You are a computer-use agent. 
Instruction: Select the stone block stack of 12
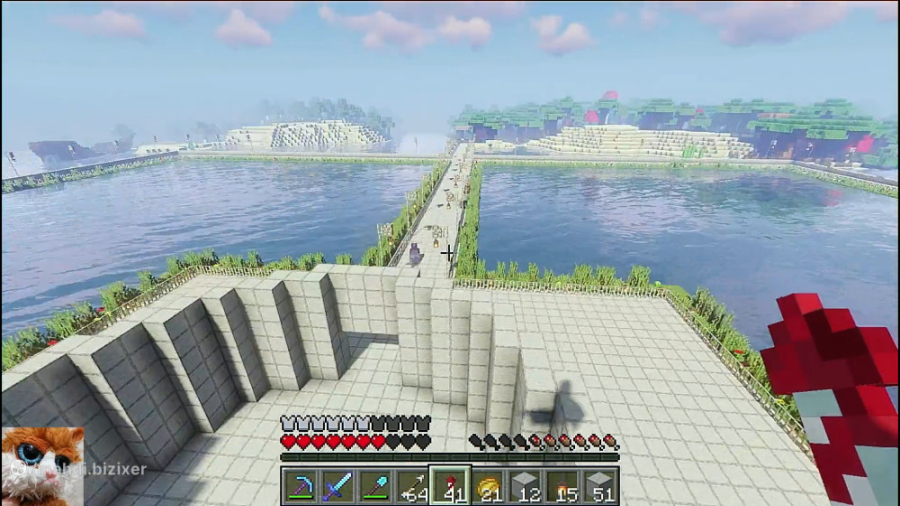tap(524, 486)
